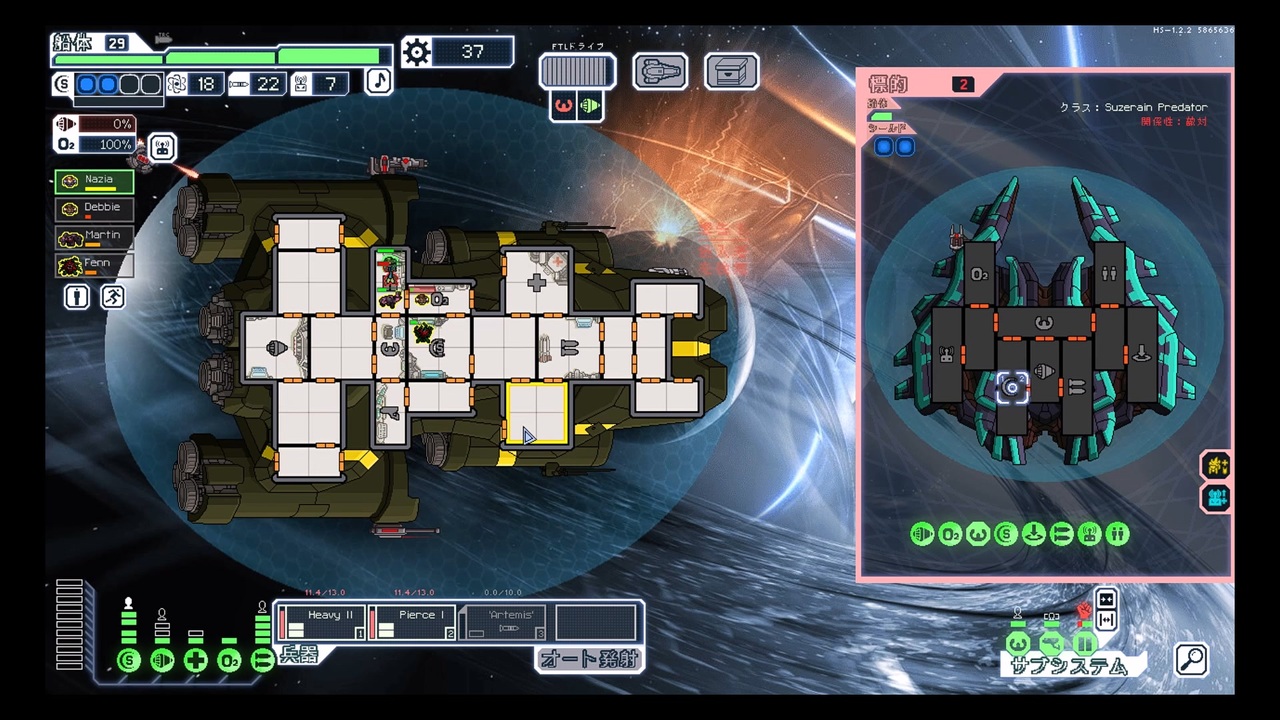Image resolution: width=1280 pixels, height=720 pixels.
Task: Select the Shields power icon marked S
Action: 128,661
